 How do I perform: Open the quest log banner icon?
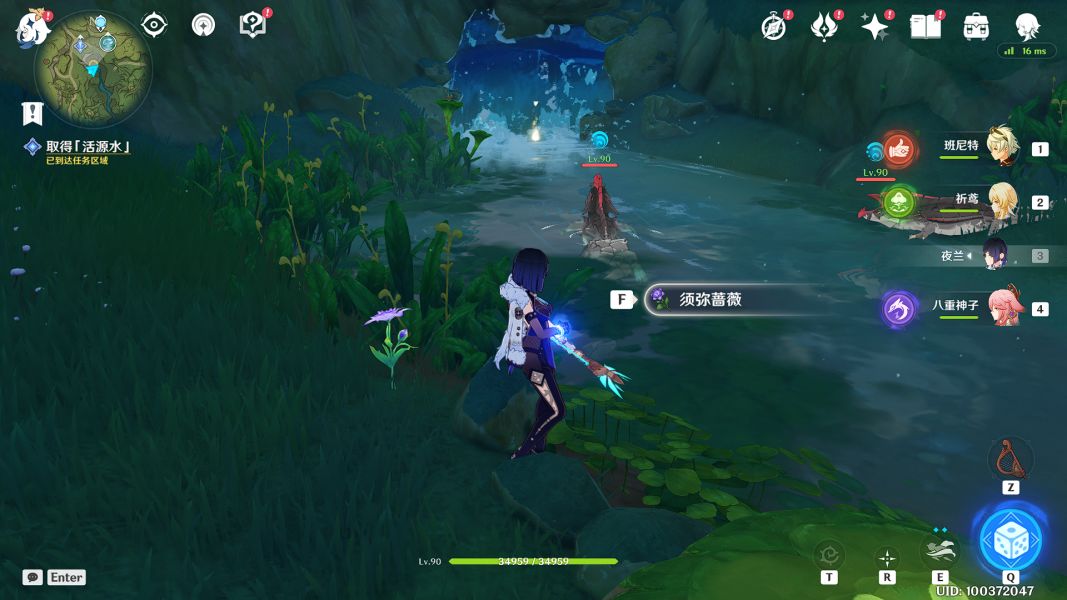[x=33, y=113]
